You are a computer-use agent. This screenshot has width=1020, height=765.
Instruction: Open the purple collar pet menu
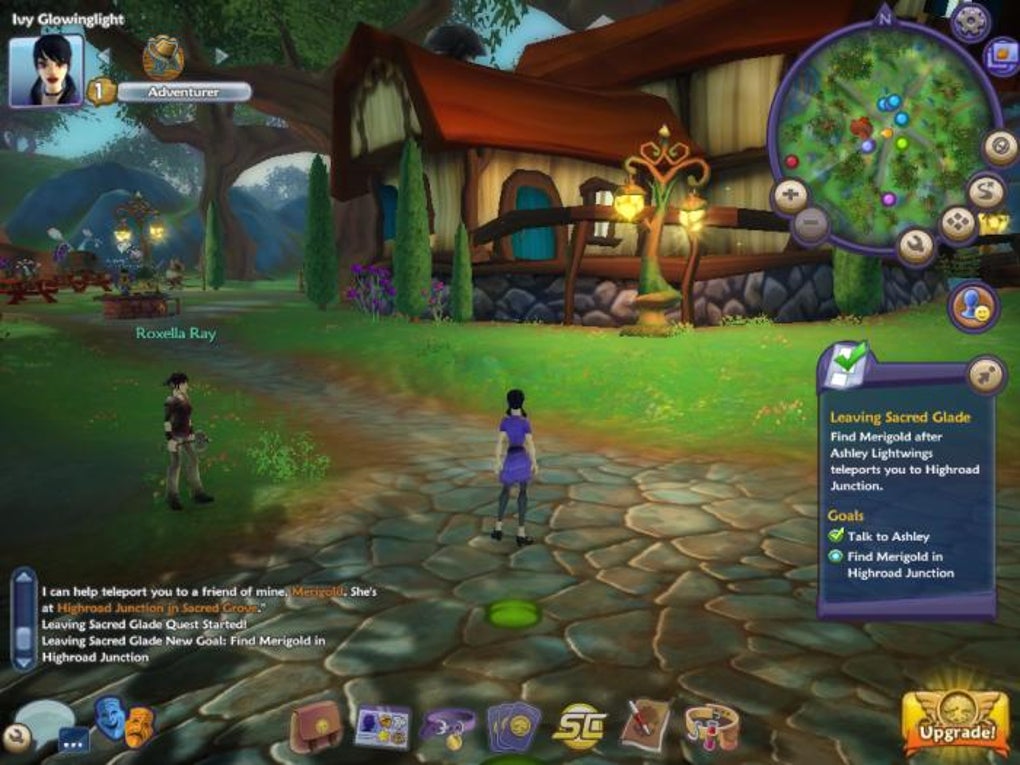(447, 727)
